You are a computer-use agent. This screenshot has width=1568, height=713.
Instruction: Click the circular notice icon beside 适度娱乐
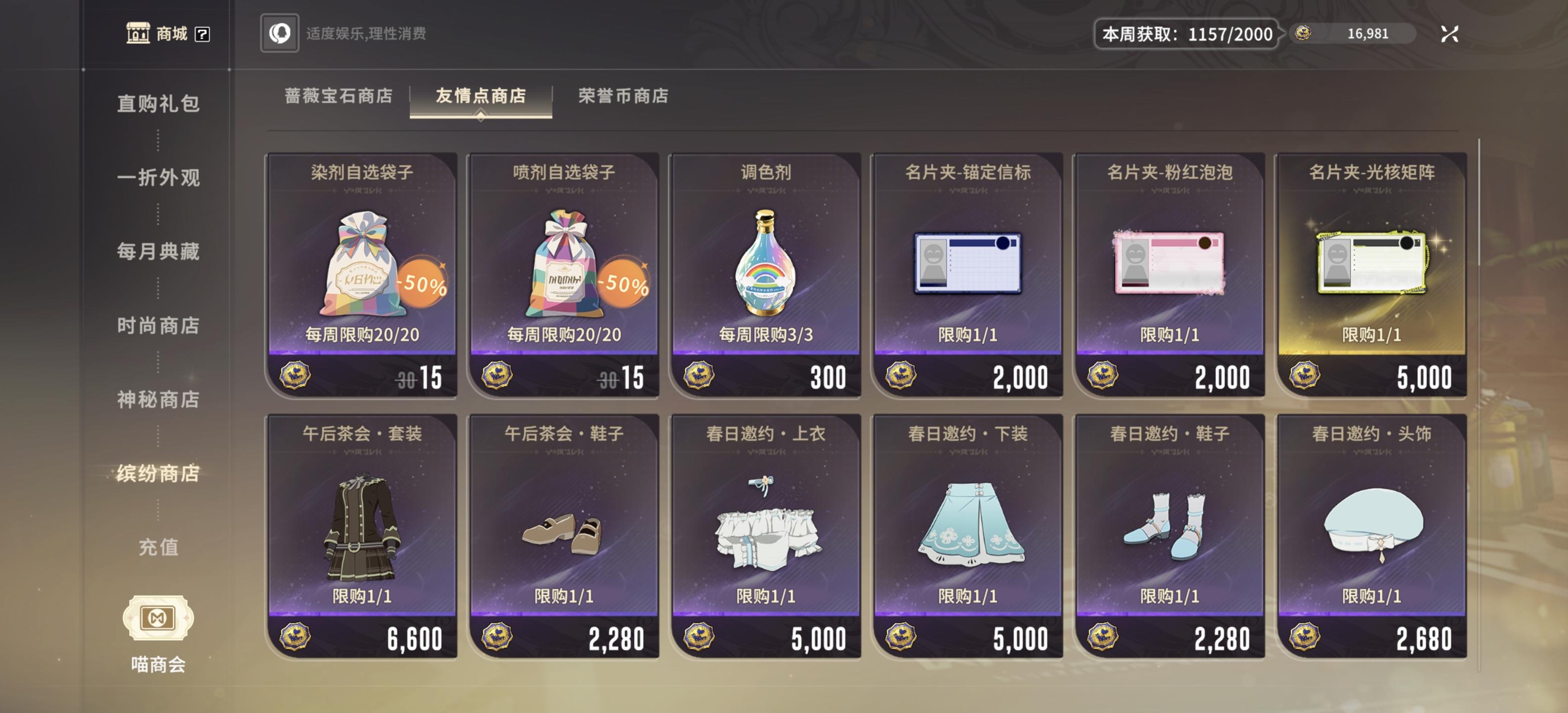pos(279,35)
